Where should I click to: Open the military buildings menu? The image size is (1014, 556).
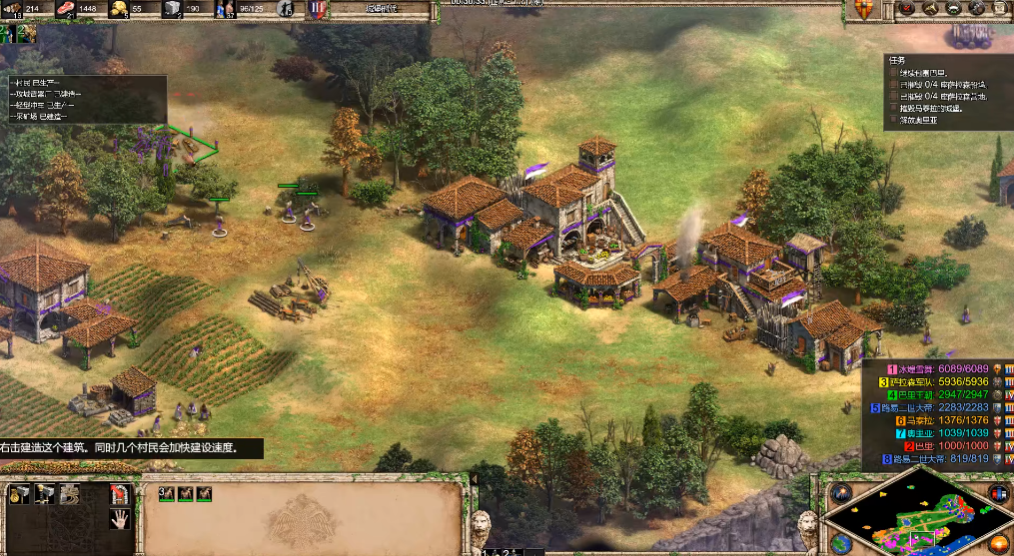pos(44,494)
